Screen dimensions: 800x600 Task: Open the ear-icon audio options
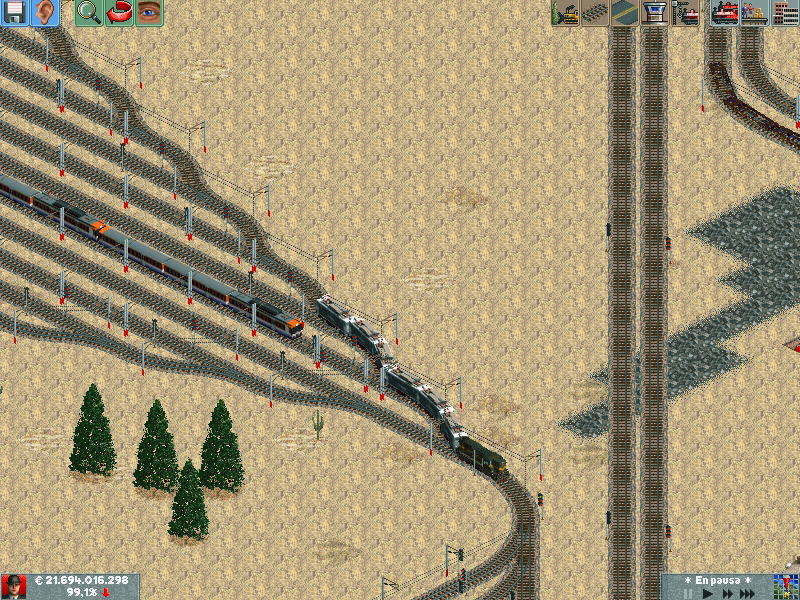coord(45,13)
